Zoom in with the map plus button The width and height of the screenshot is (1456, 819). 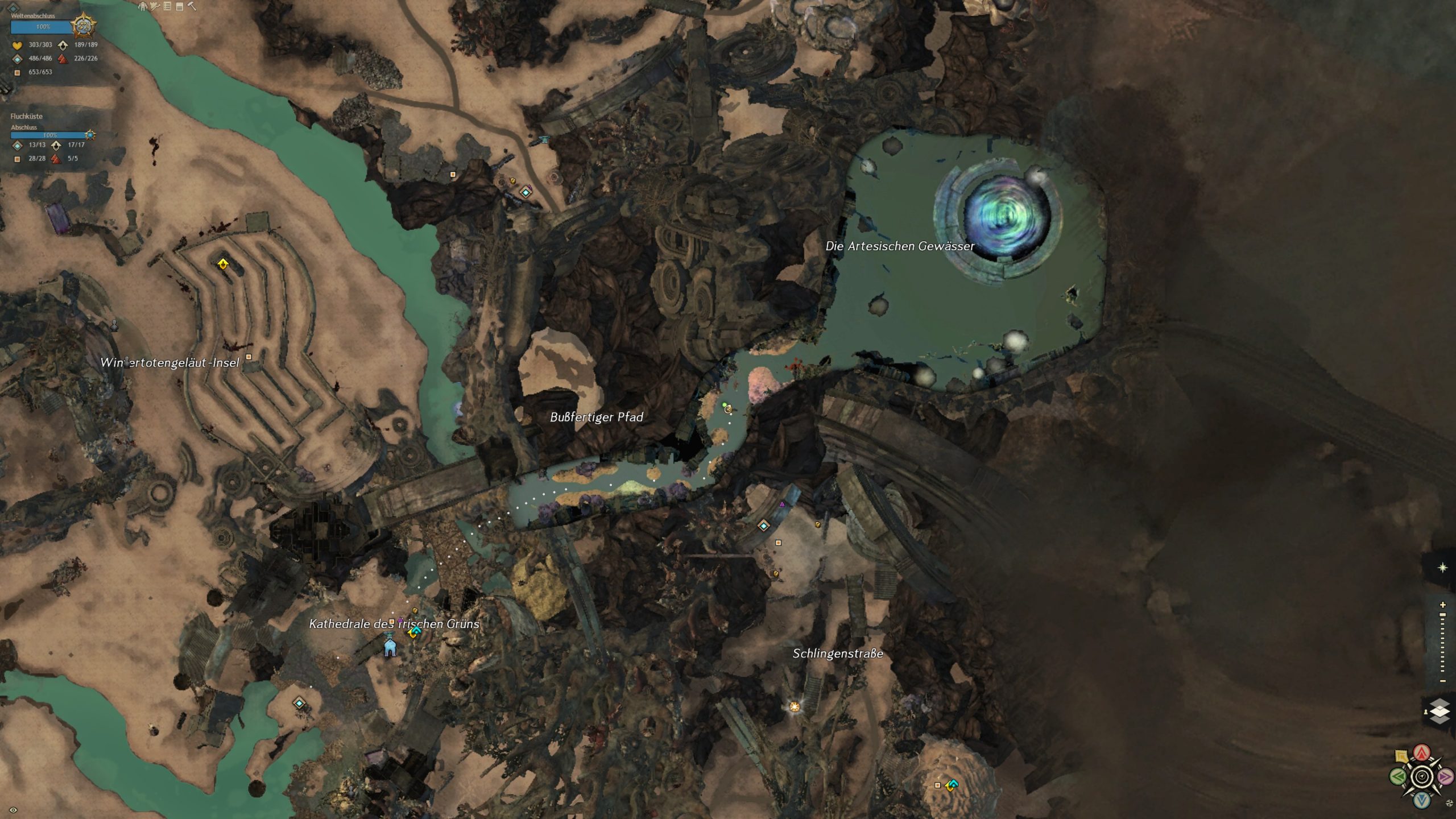click(x=1443, y=605)
